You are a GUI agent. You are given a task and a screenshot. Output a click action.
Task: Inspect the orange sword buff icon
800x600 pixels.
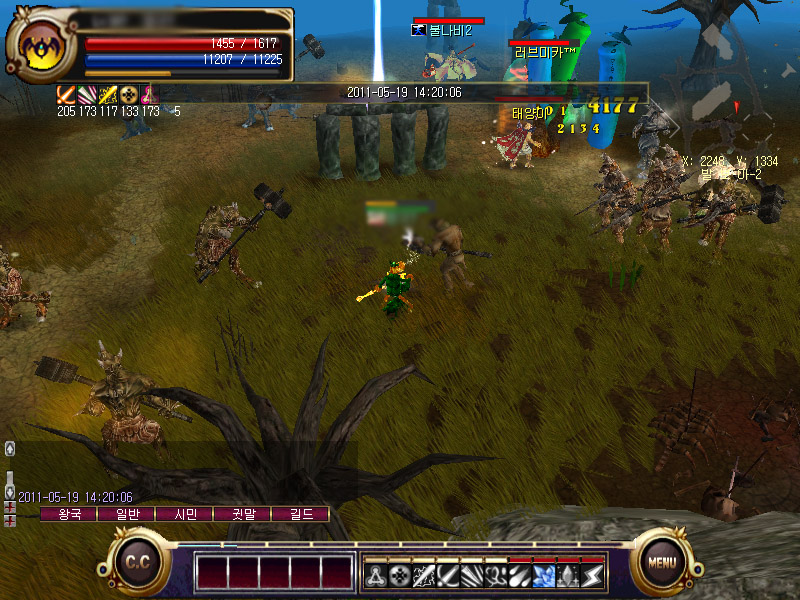click(66, 95)
